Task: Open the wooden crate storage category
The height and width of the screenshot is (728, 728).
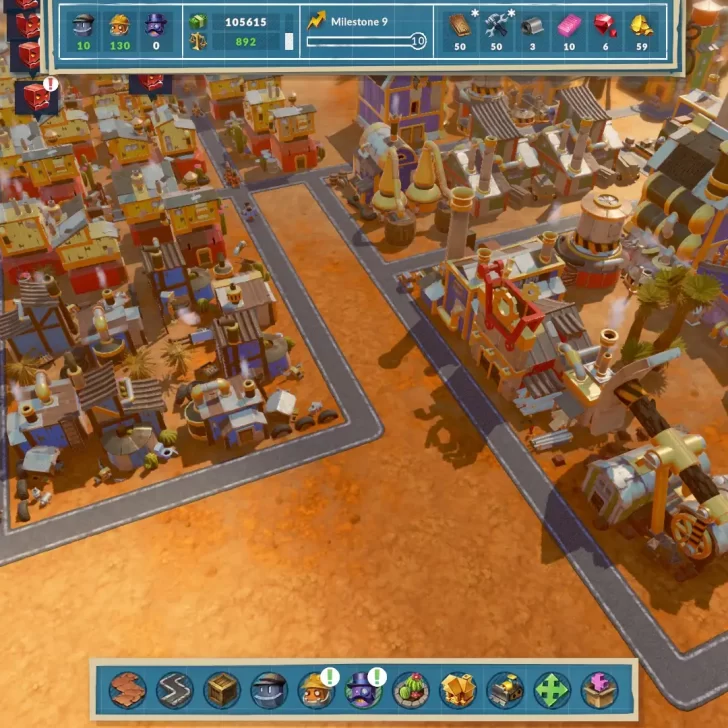Action: point(222,689)
